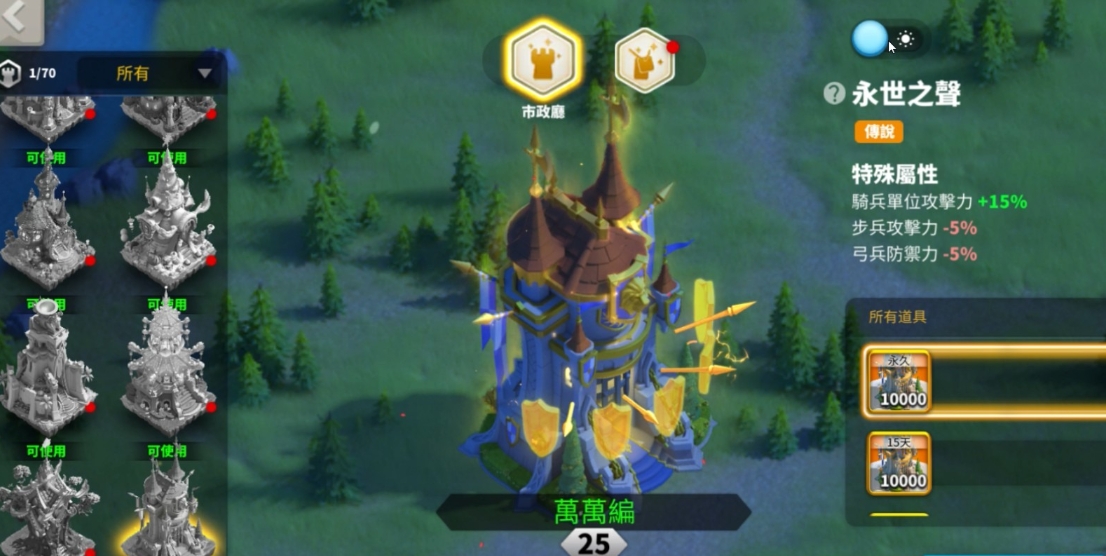Select the highlighted city skin thumbnail
This screenshot has width=1106, height=556.
168,510
